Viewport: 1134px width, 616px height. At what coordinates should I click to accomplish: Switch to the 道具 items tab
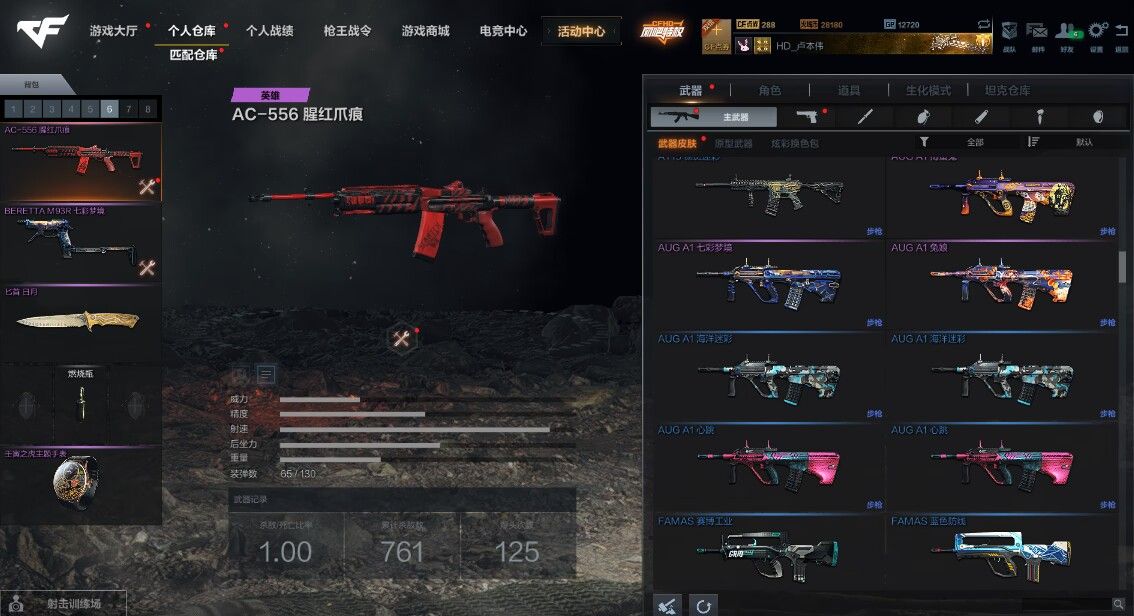849,90
